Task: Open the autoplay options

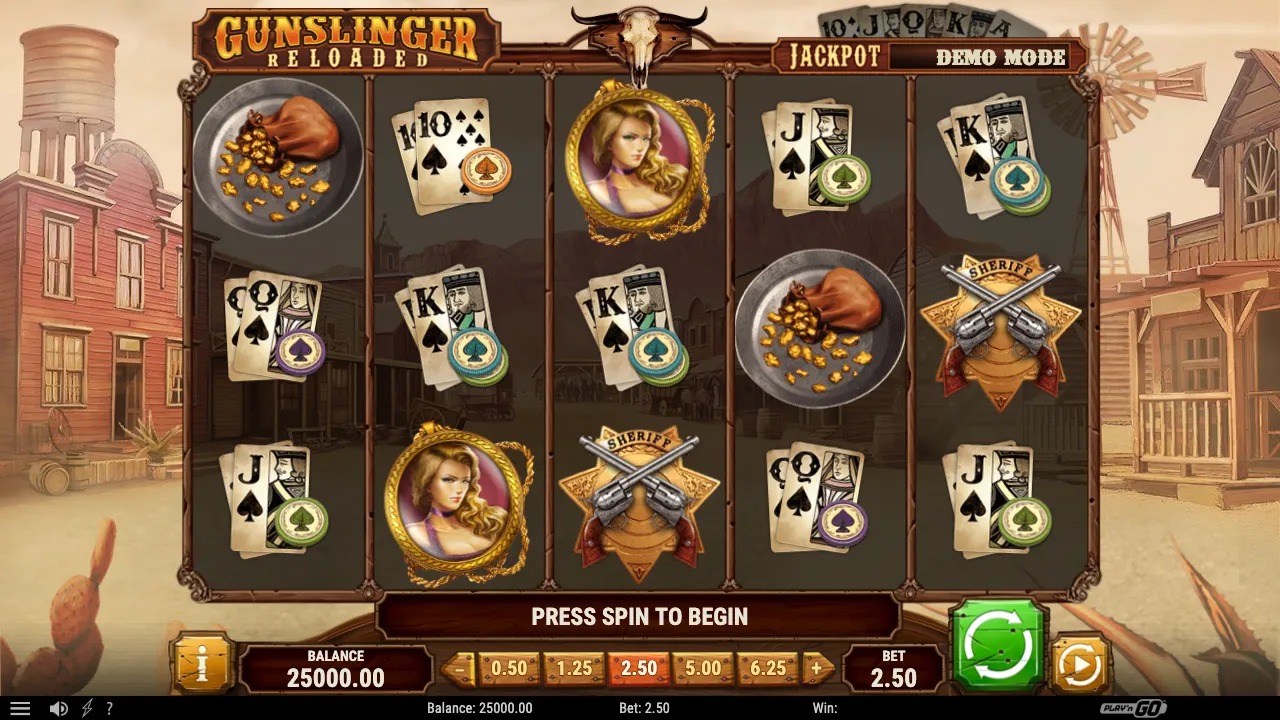Action: [1081, 661]
